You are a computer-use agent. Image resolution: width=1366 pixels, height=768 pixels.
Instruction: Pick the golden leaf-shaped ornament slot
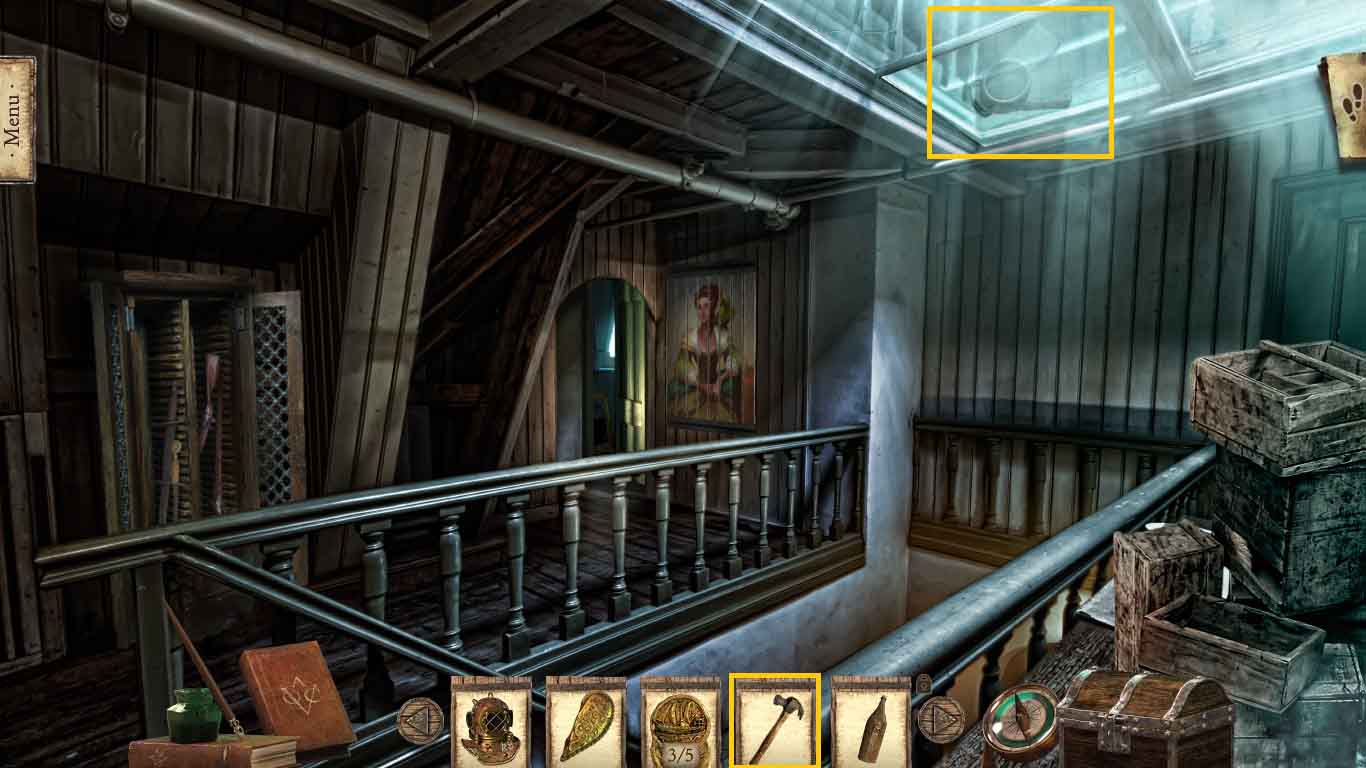click(585, 723)
